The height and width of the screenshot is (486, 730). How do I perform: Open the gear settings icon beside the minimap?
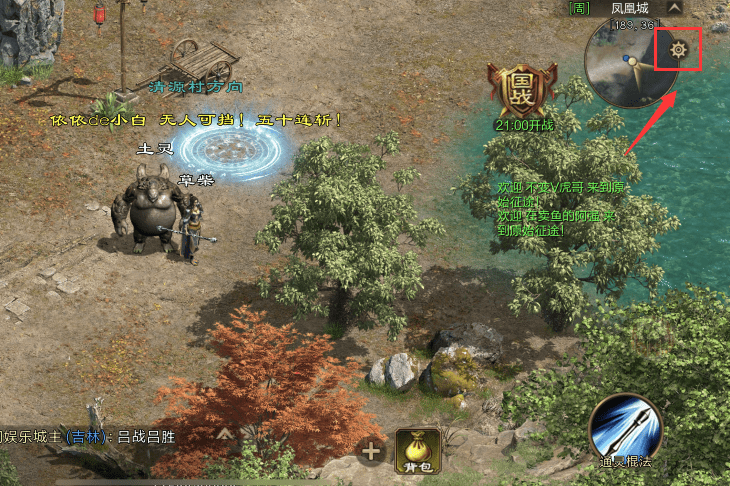point(677,50)
